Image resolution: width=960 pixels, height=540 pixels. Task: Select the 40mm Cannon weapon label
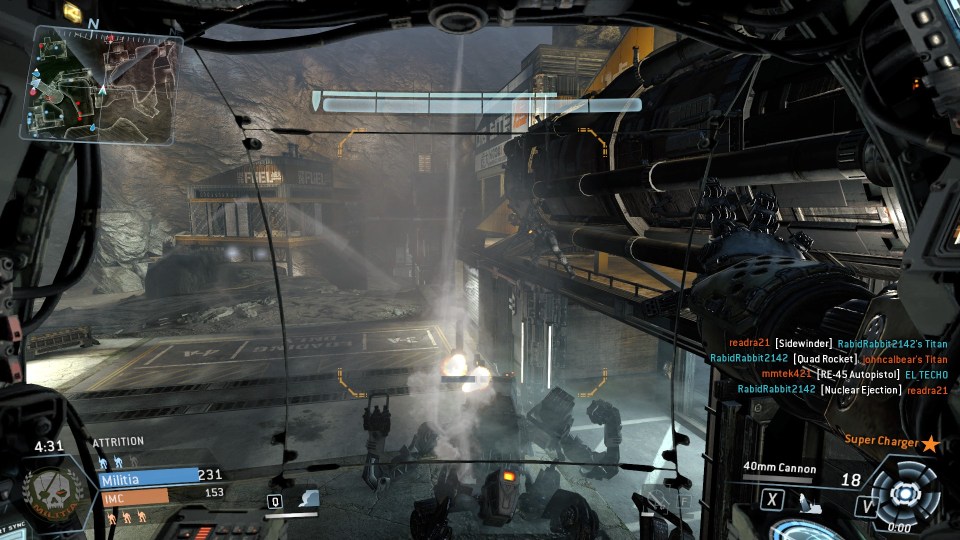point(779,468)
